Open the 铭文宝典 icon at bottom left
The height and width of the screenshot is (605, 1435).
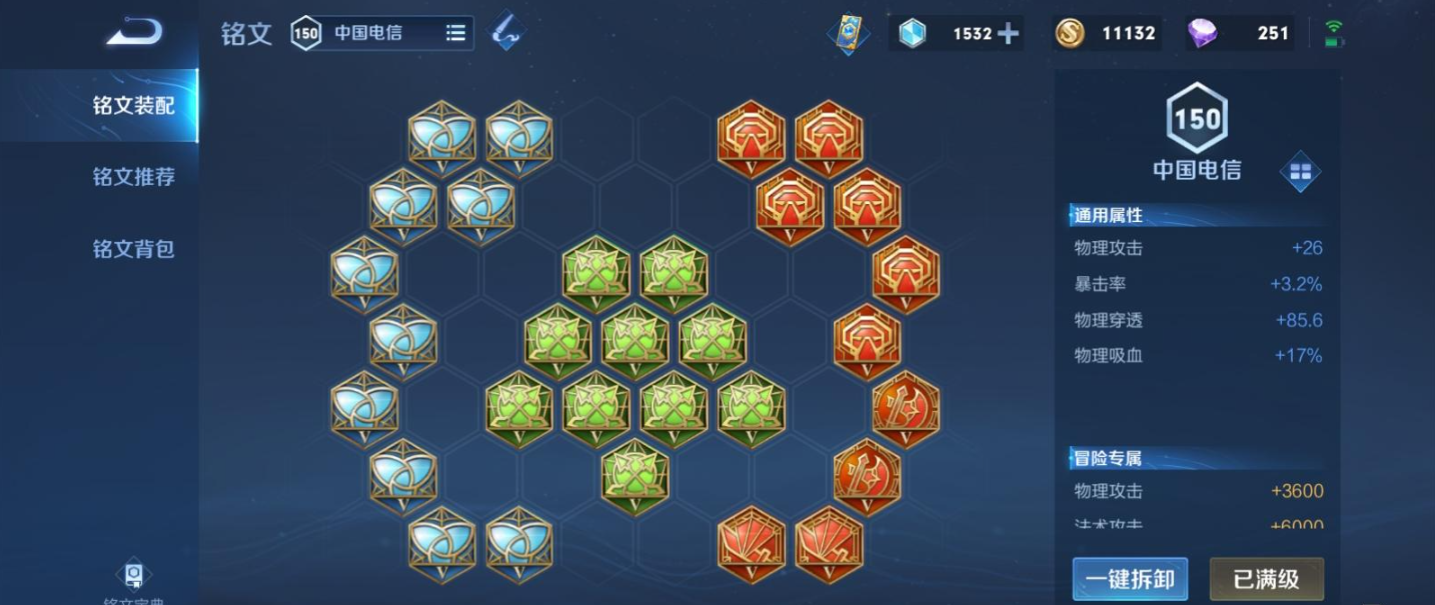(133, 576)
